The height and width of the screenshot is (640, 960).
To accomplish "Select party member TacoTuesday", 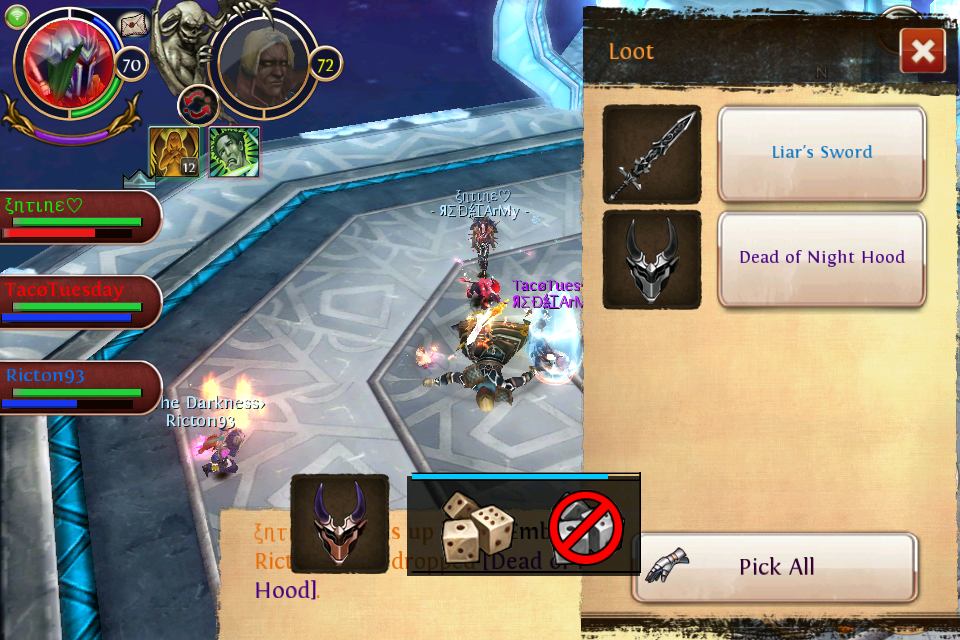I will (x=78, y=301).
